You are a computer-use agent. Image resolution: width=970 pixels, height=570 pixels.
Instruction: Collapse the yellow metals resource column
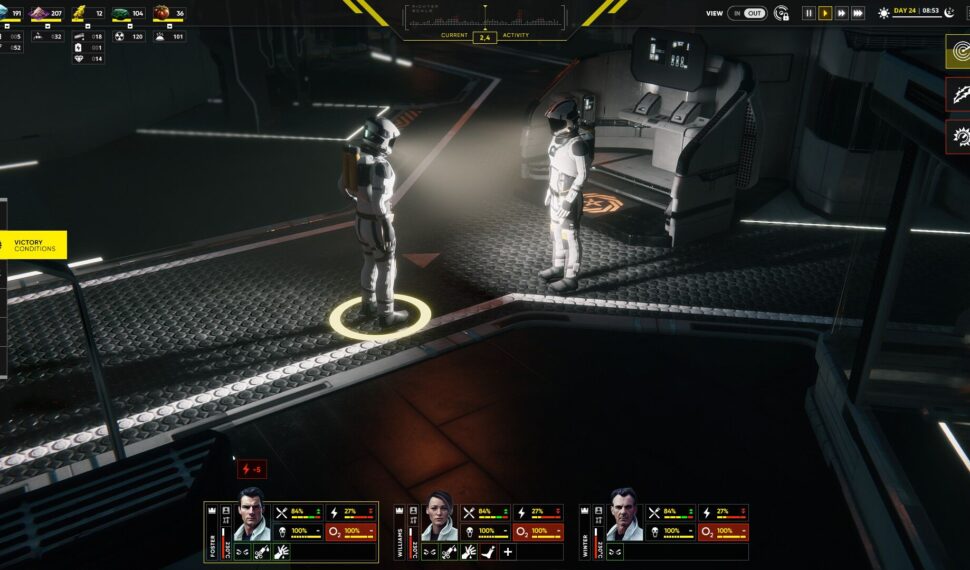88,25
